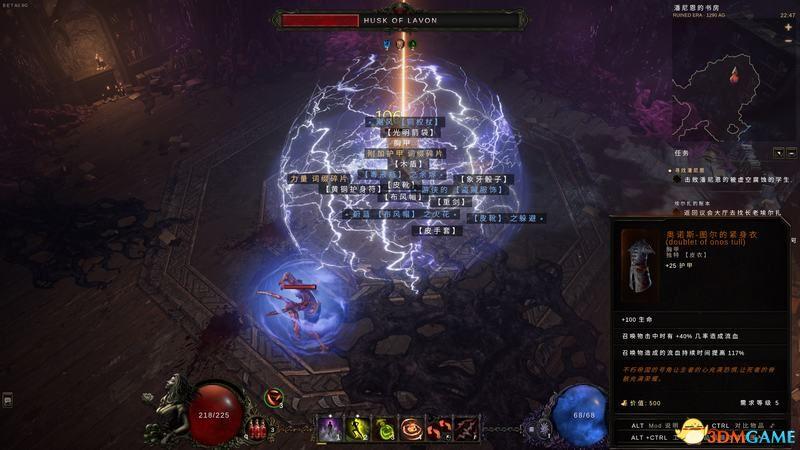
Task: Open the chat icon at left edge
Action: [x=7, y=400]
